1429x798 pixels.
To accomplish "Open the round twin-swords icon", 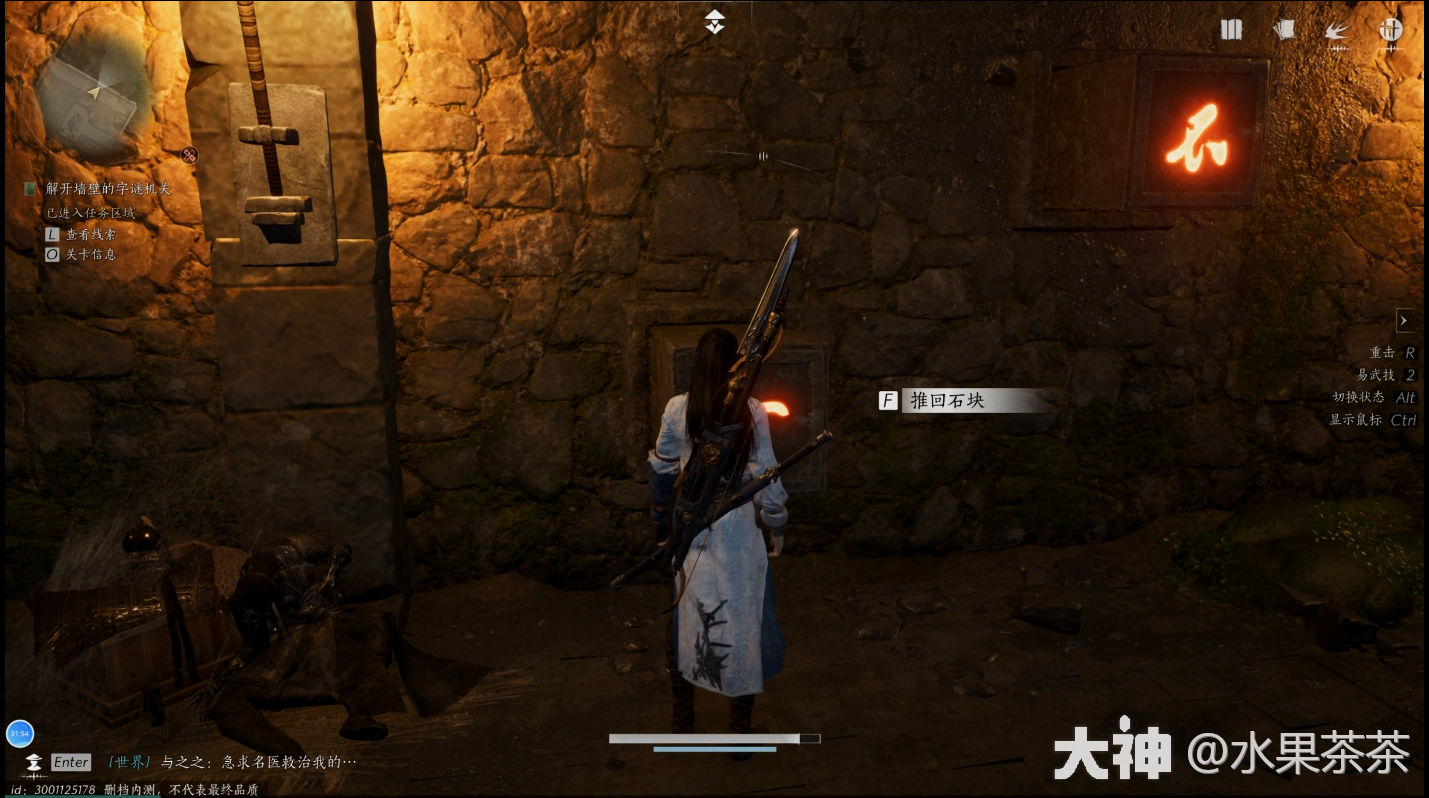I will tap(1390, 30).
